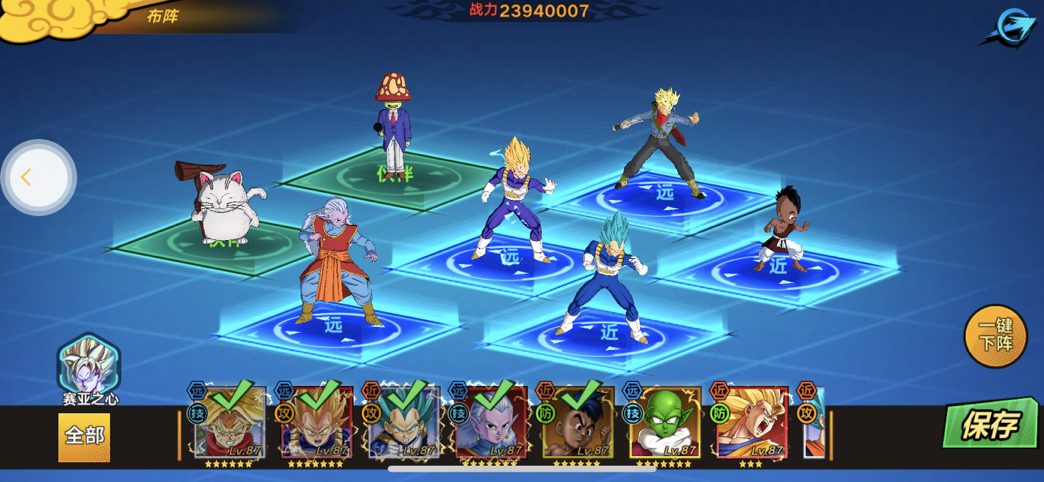Image resolution: width=1044 pixels, height=482 pixels.
Task: Open the 全部 hero filter
Action: click(x=84, y=436)
